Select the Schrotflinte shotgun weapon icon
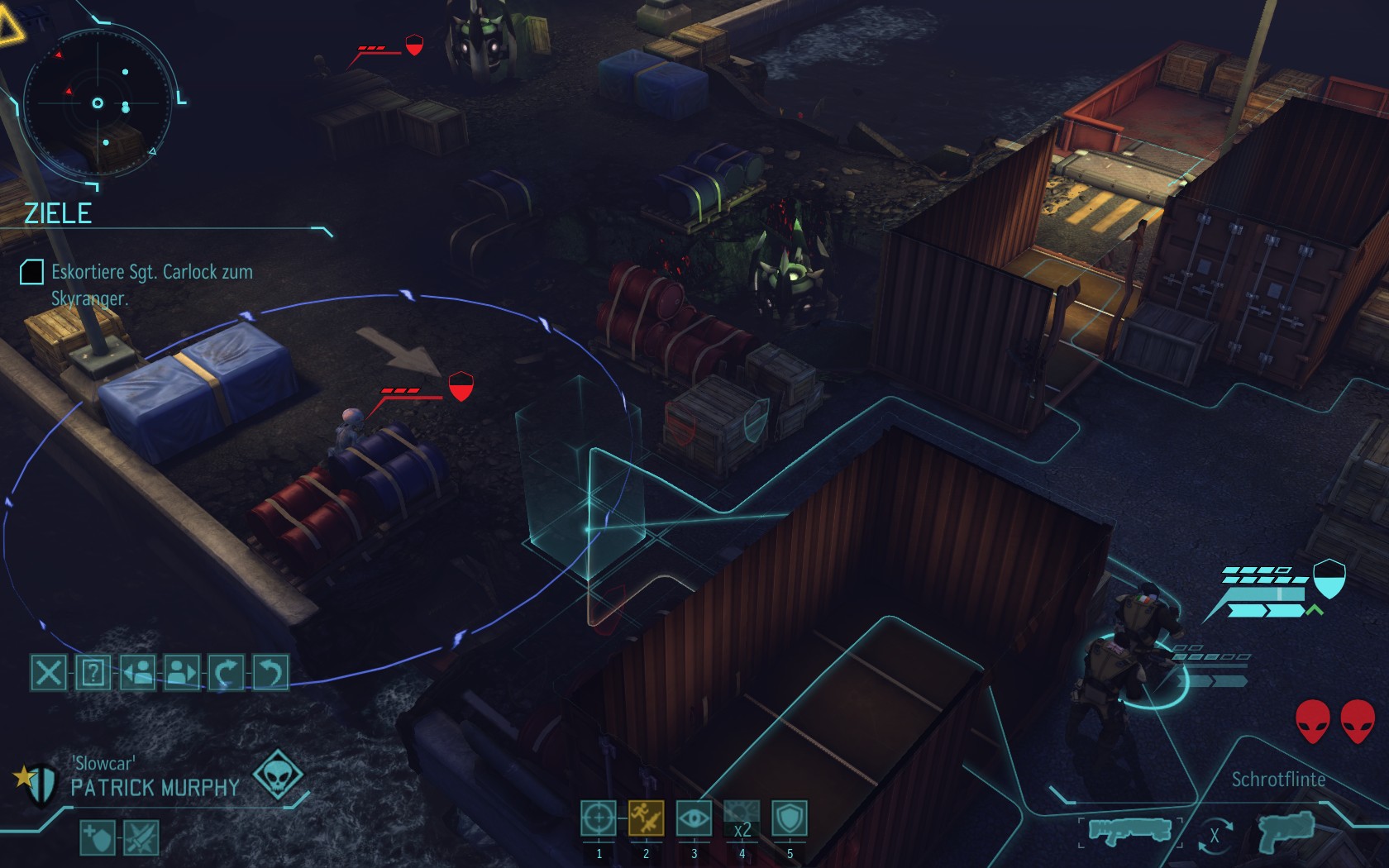Image resolution: width=1389 pixels, height=868 pixels. click(1129, 830)
